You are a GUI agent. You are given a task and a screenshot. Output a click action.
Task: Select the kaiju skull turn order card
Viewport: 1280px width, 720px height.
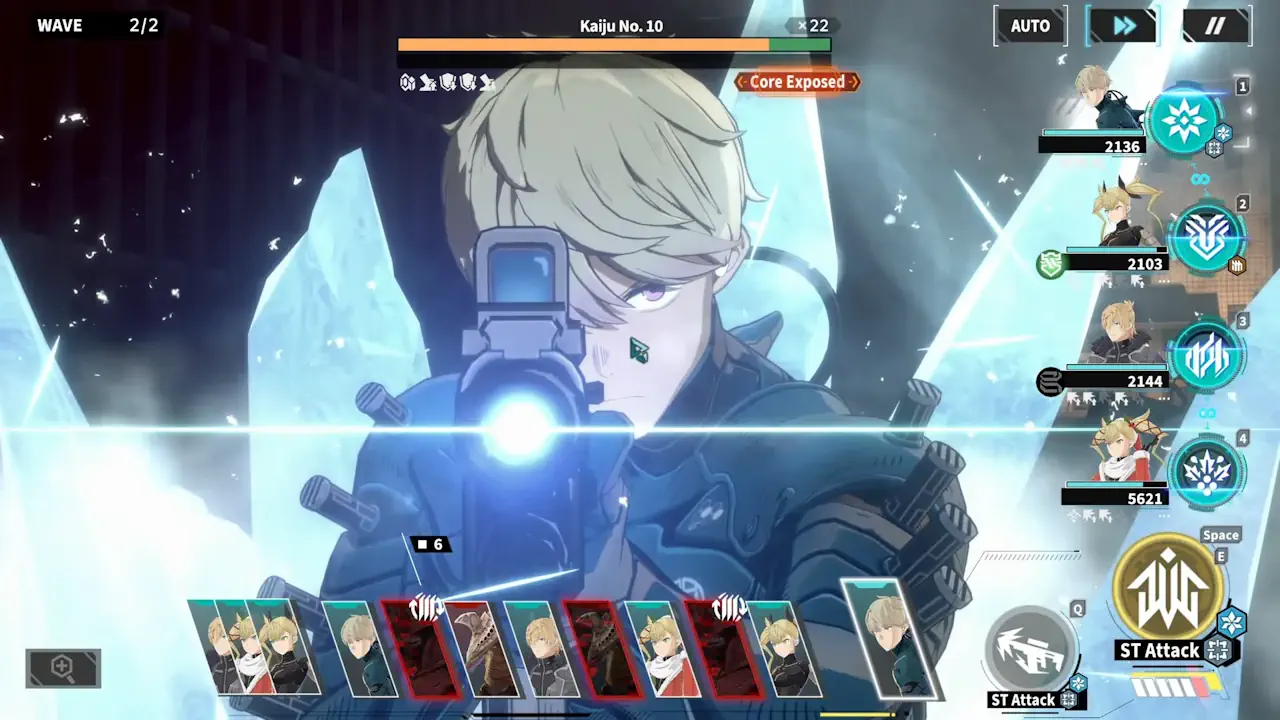480,650
